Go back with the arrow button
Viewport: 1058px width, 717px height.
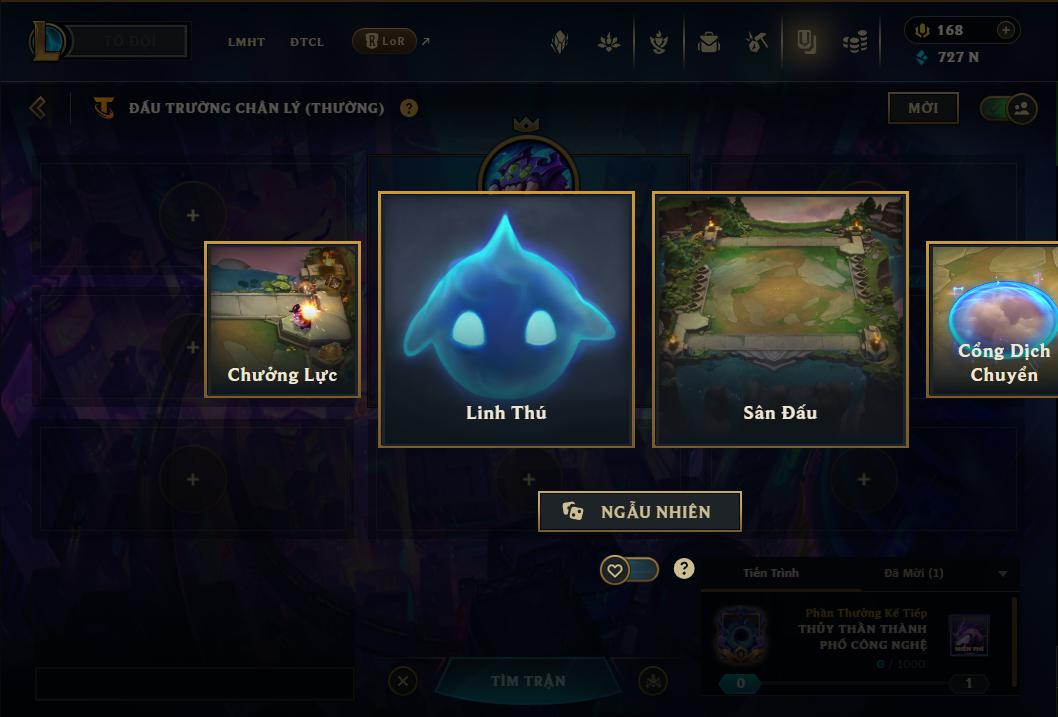pos(38,107)
